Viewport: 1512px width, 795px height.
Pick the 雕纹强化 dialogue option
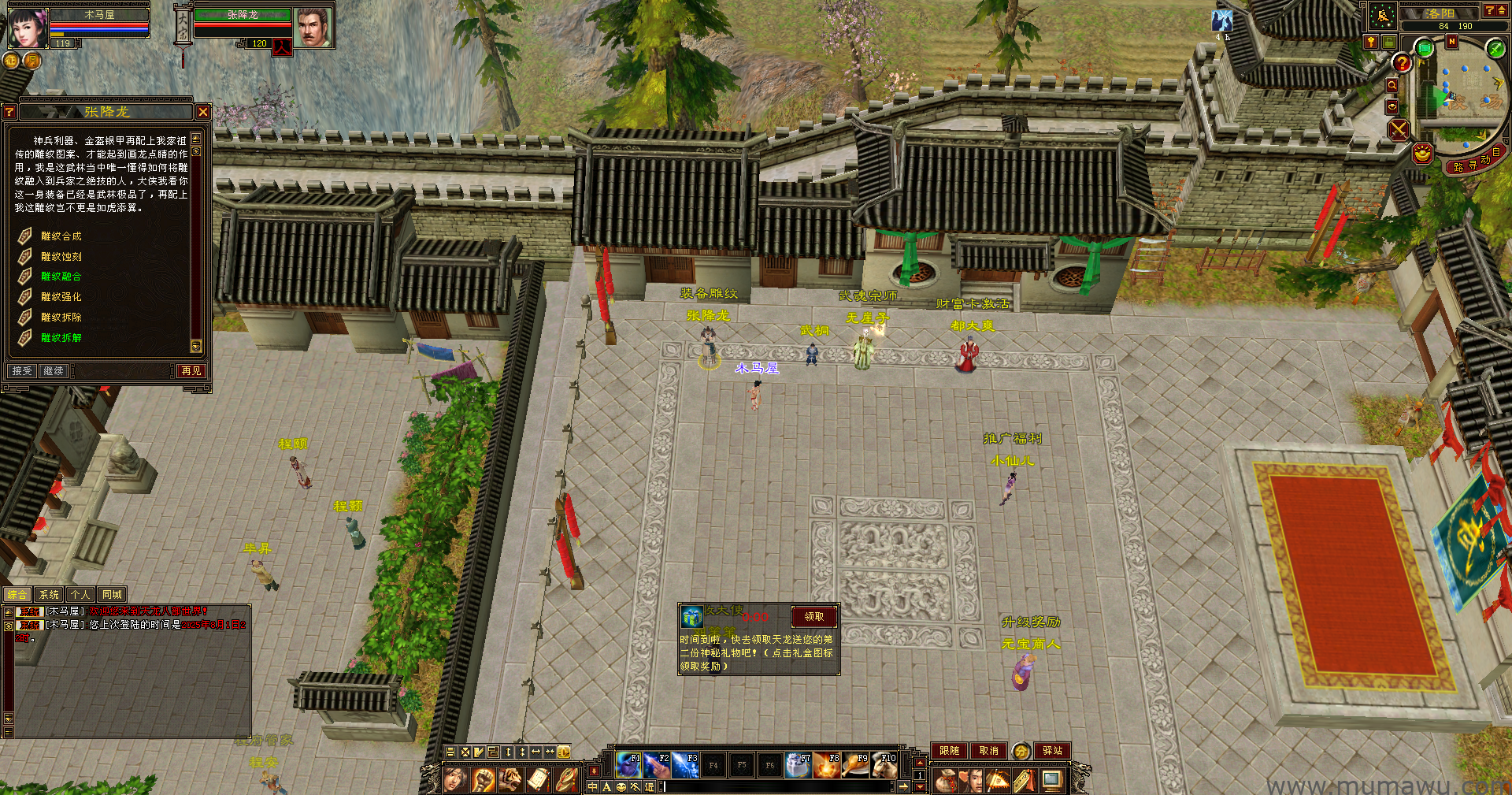pos(61,297)
